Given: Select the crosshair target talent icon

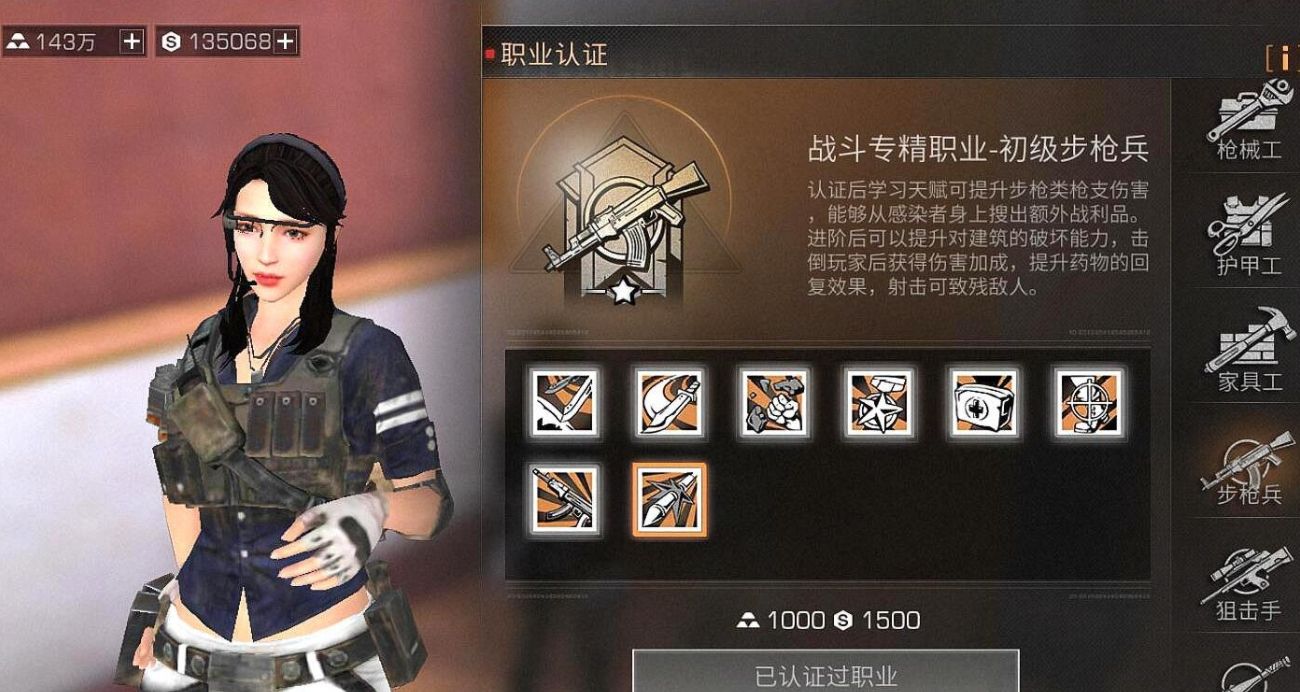Looking at the screenshot, I should coord(1088,402).
